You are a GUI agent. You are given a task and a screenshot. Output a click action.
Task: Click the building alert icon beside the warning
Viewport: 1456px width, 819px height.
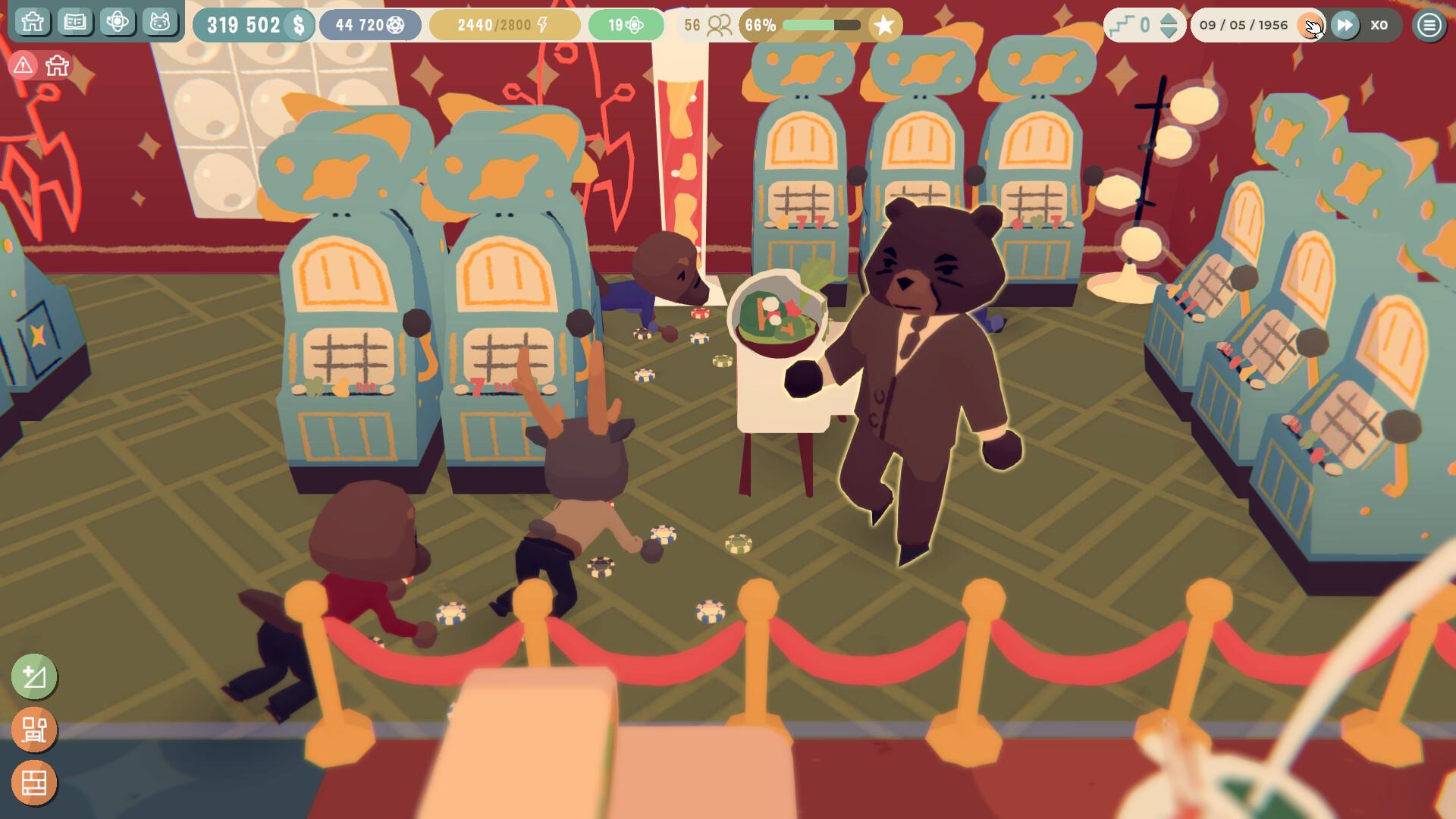[58, 65]
